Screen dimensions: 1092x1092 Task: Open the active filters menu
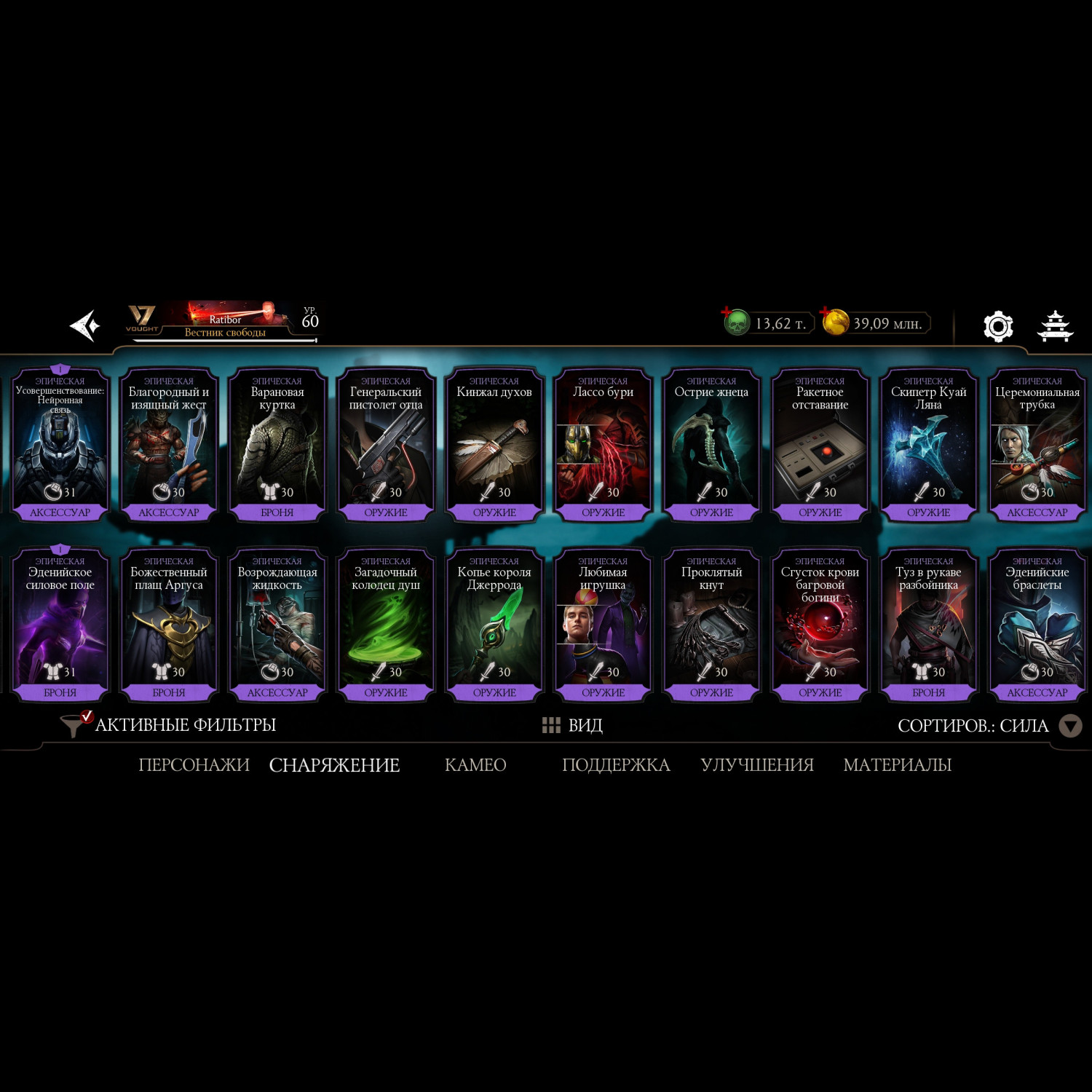pyautogui.click(x=169, y=725)
